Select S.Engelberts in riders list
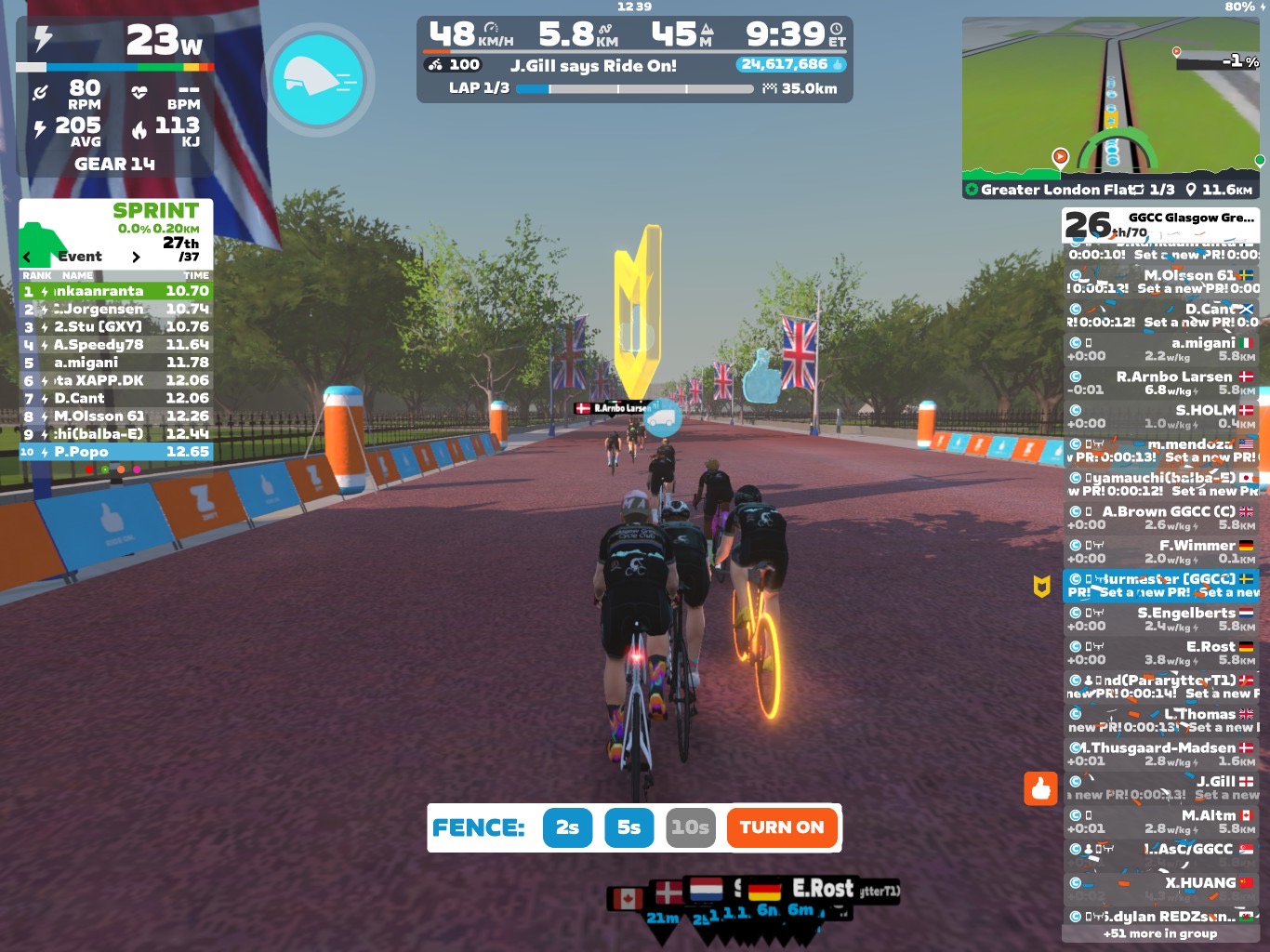Screen dimensions: 1270x952 tap(1160, 619)
